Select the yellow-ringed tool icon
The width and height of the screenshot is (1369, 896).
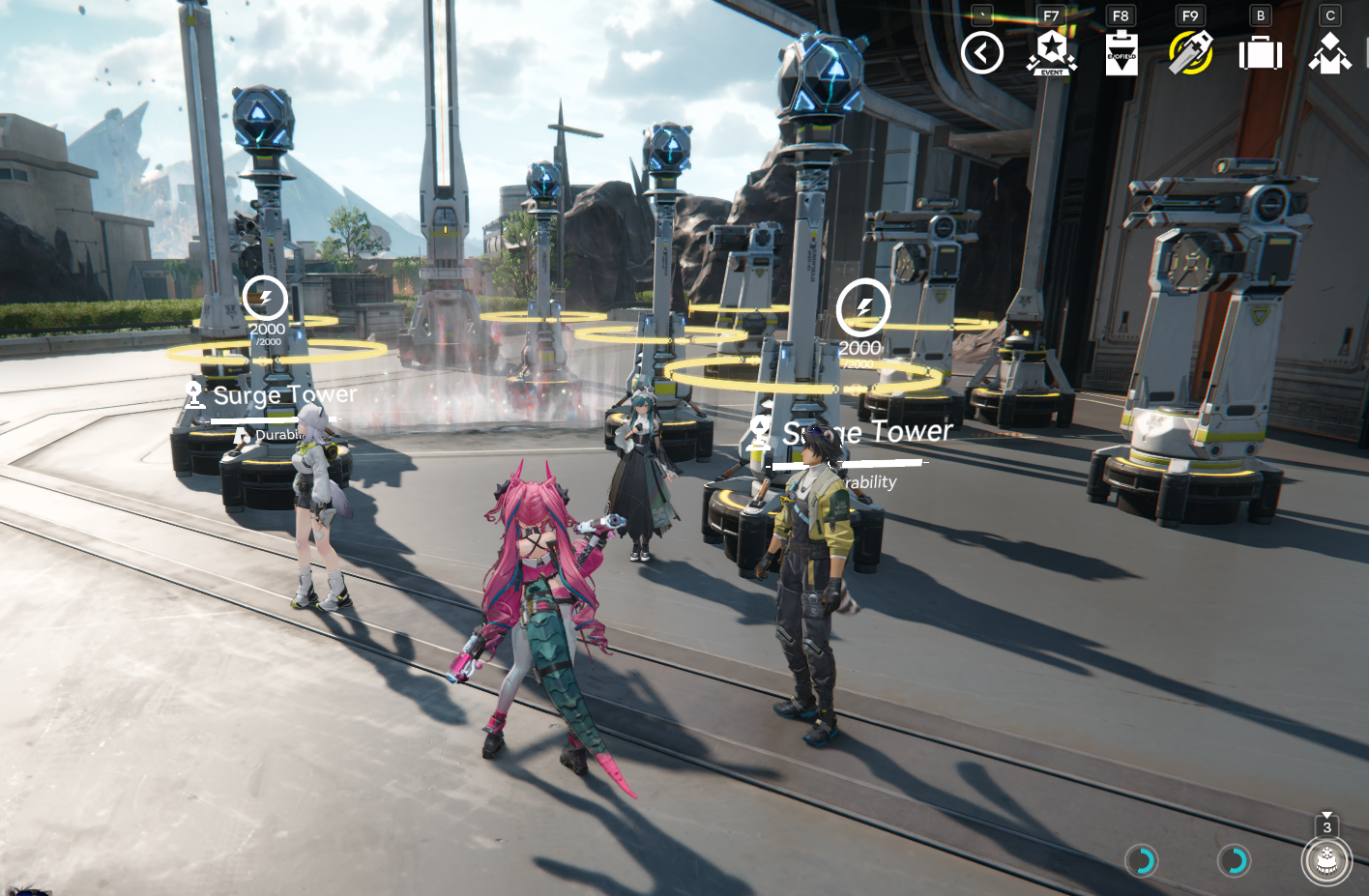pos(1191,53)
